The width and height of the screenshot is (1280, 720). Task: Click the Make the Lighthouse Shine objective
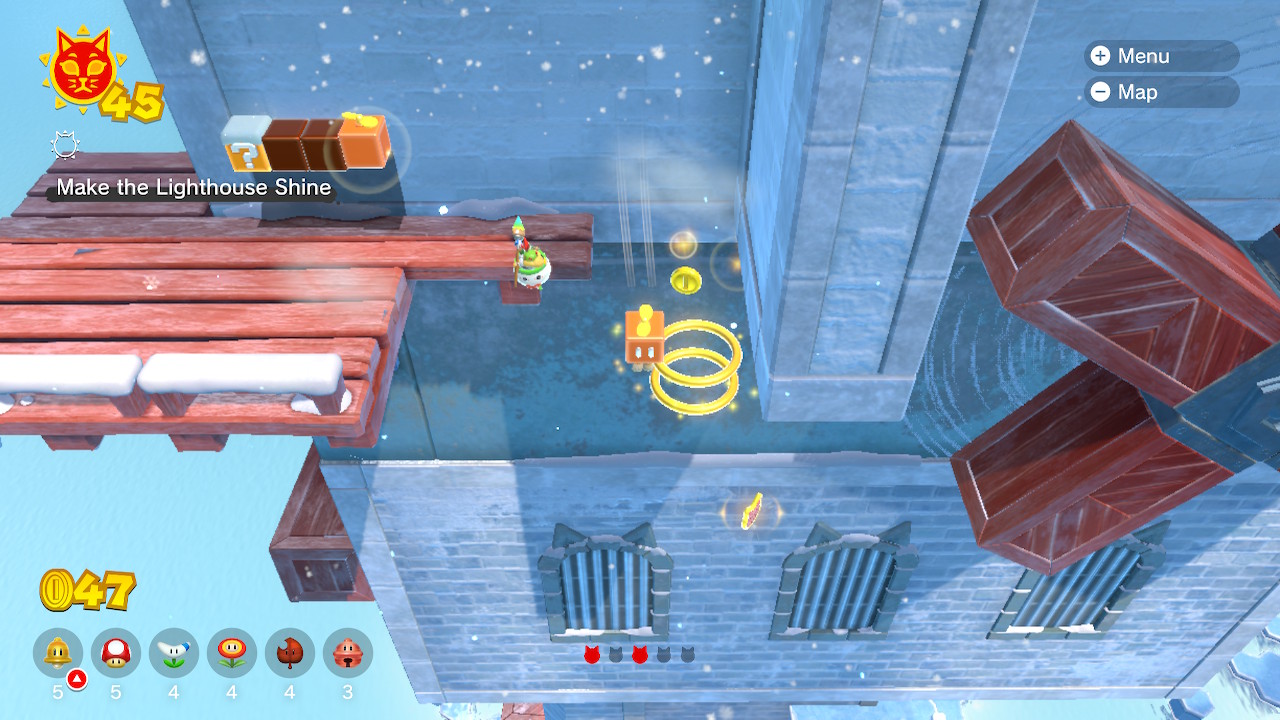[x=193, y=188]
